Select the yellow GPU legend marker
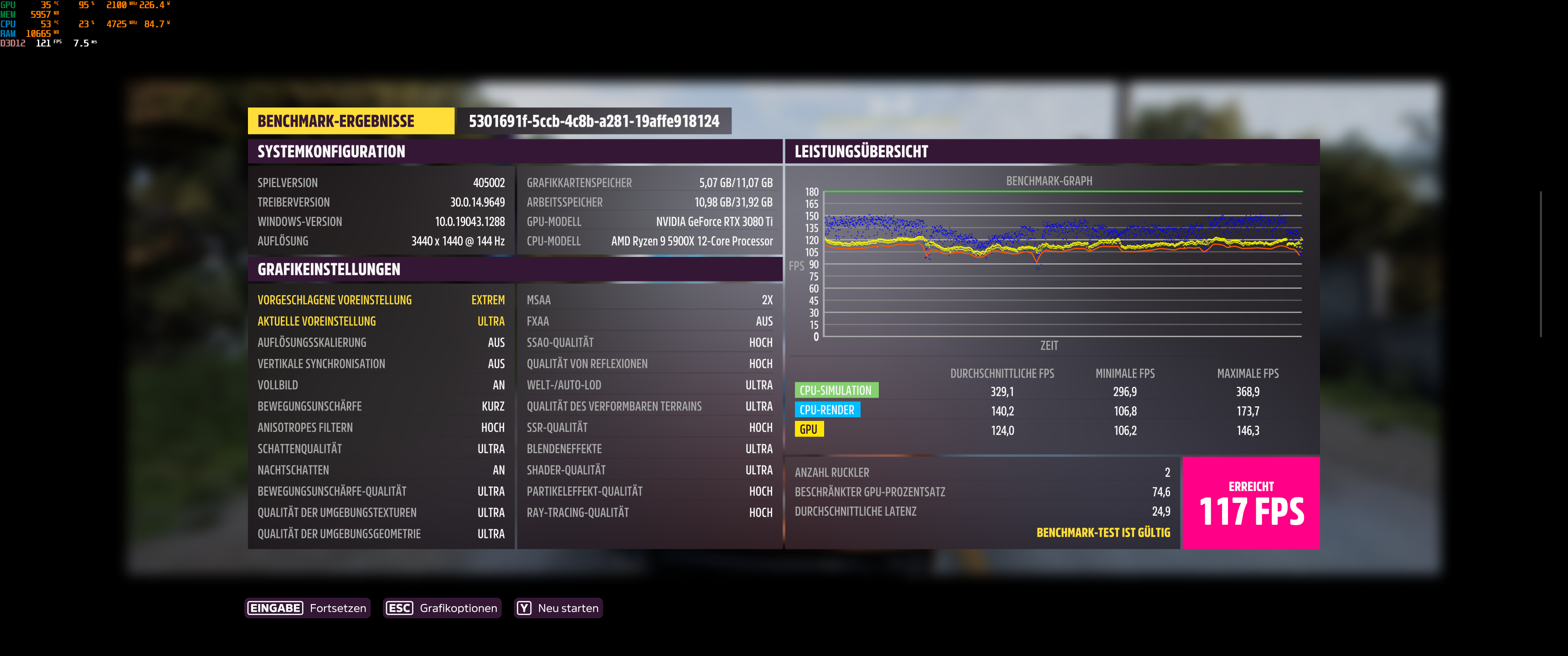Viewport: 1568px width, 656px height. click(810, 430)
